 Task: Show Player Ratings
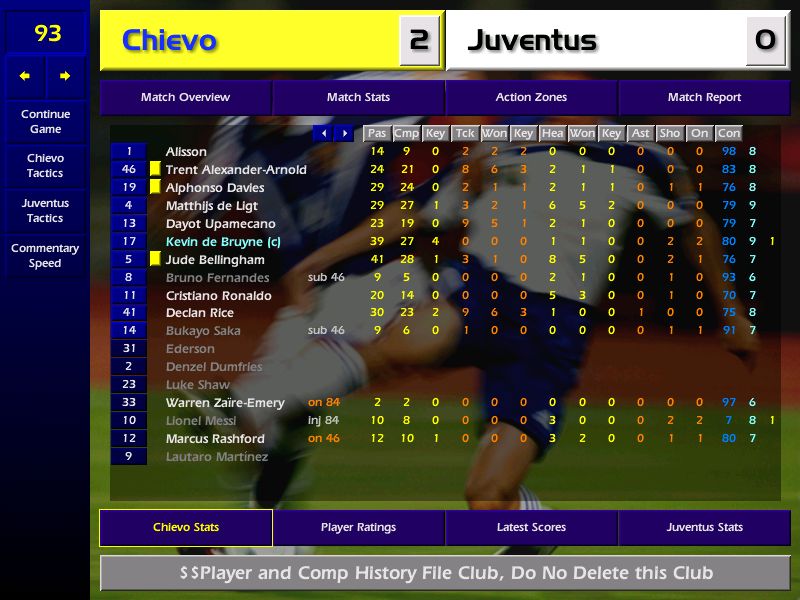(358, 528)
